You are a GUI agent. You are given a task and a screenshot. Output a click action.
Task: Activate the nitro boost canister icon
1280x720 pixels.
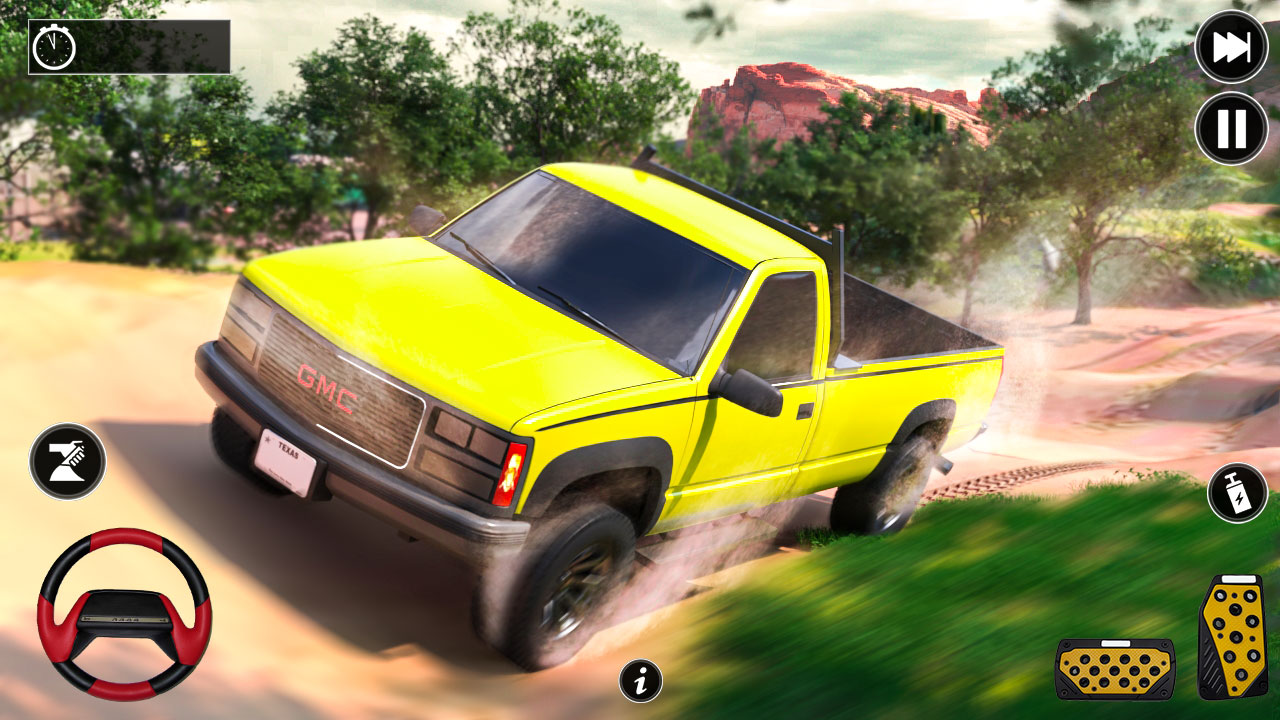tap(1235, 490)
